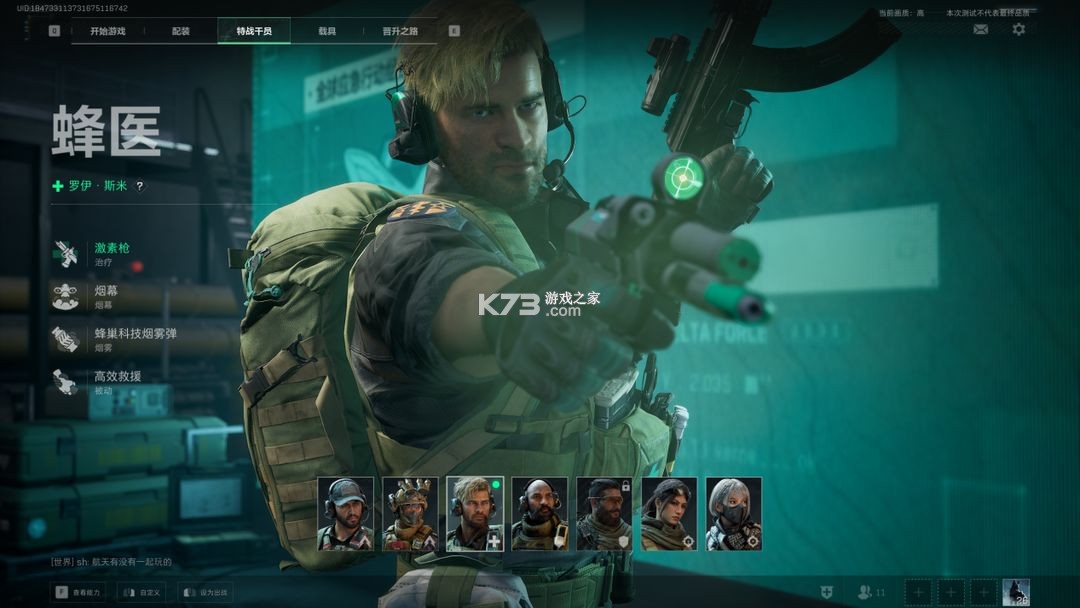Select the 特战干员 operators tab
Screen dimensions: 1080x608
[x=254, y=31]
